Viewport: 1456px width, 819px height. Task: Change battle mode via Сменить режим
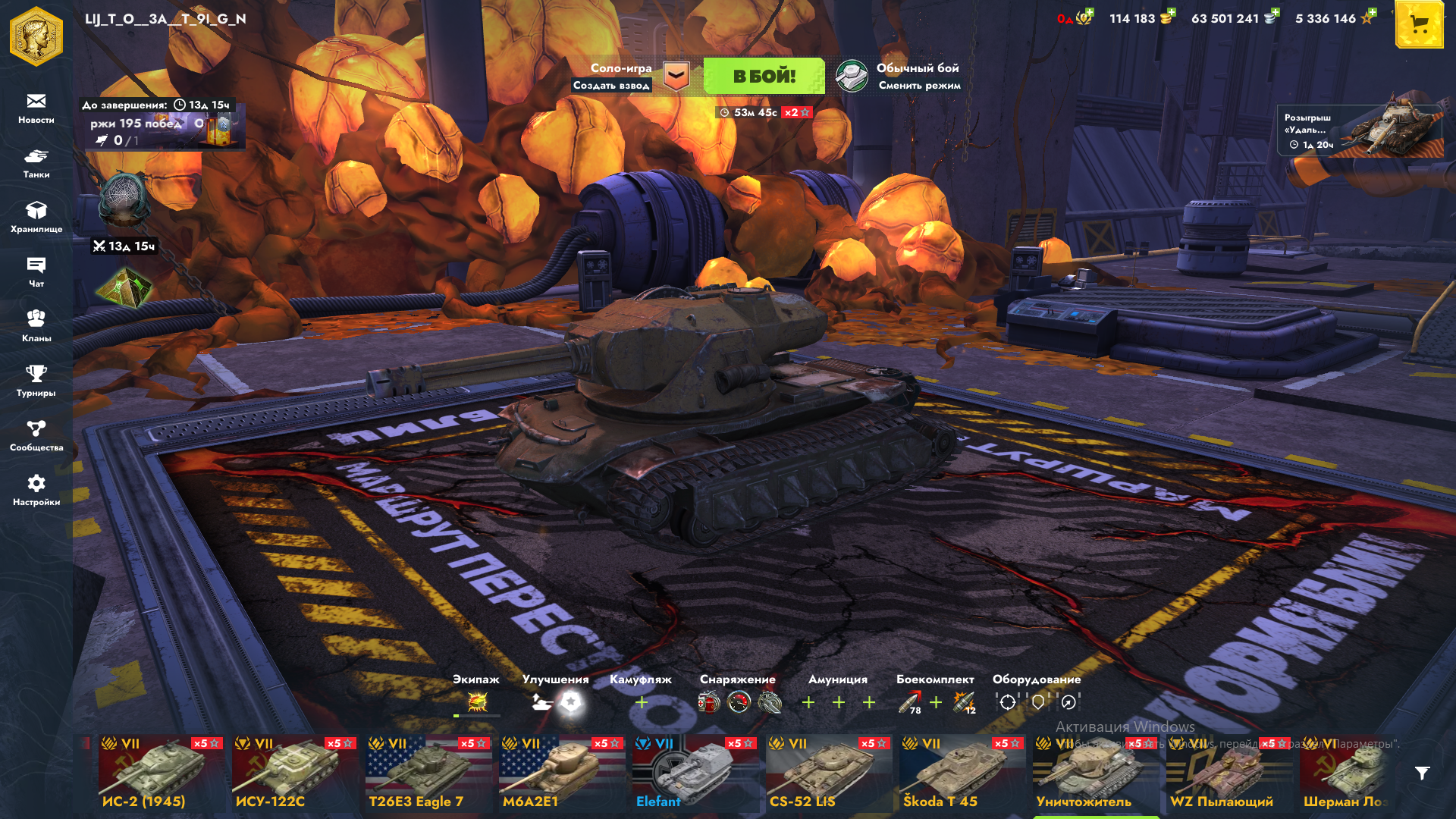click(918, 86)
